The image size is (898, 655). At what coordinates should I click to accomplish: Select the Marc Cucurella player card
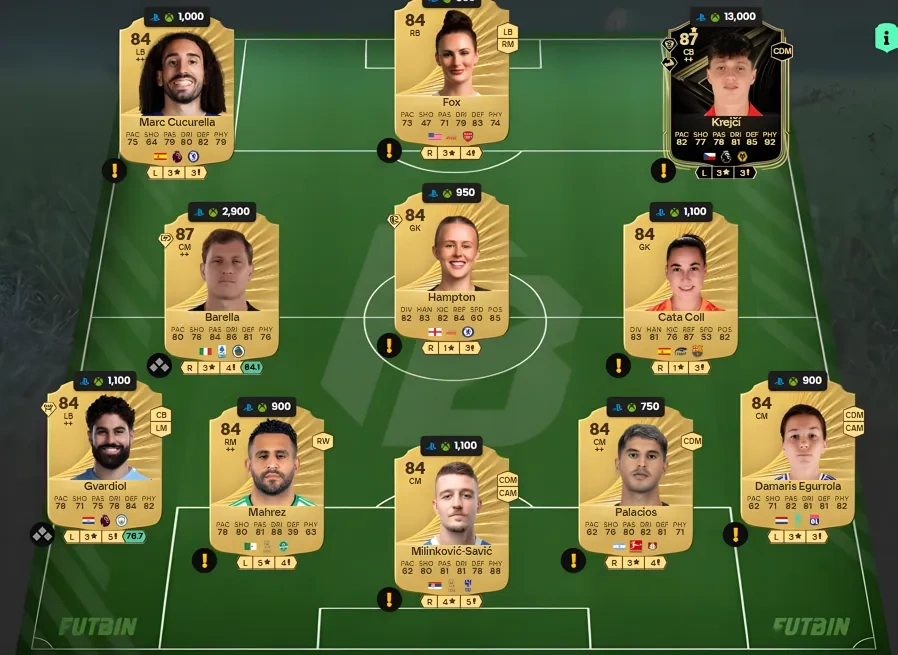coord(177,95)
